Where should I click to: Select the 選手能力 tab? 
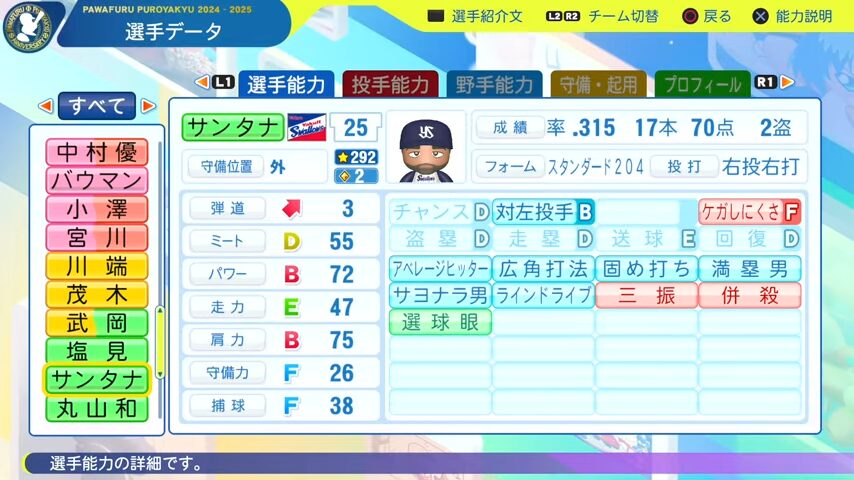click(x=285, y=84)
